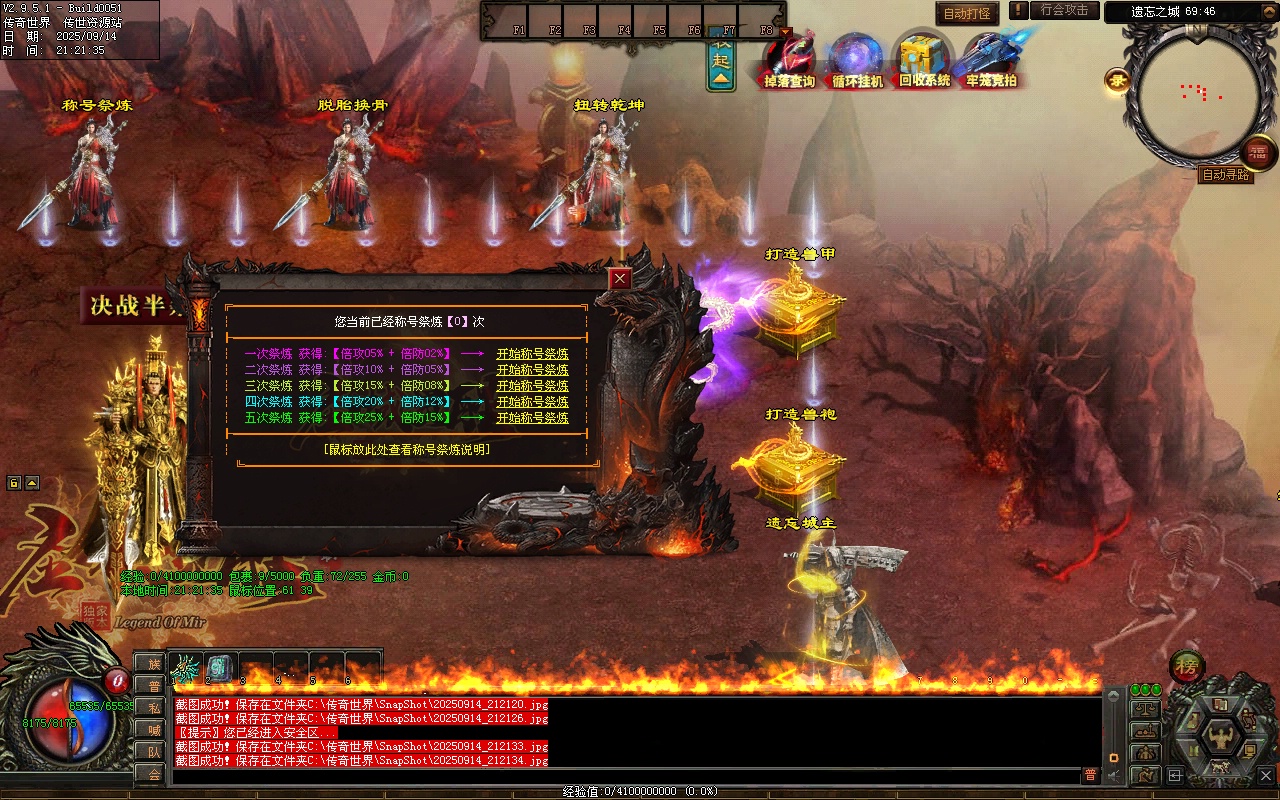
Task: Open the 掉落查询 drop lookup
Action: click(x=789, y=62)
